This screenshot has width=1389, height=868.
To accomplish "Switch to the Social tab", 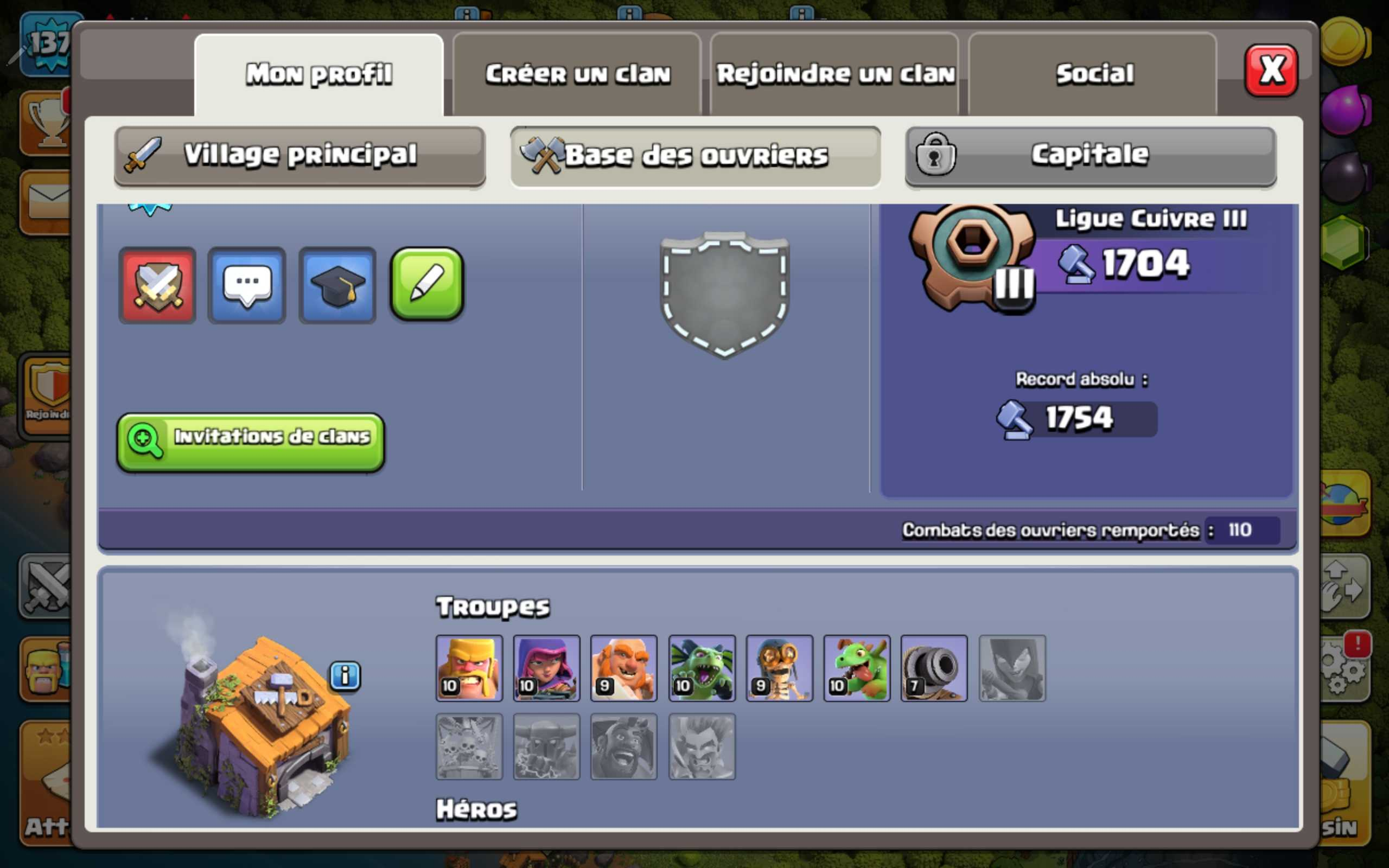I will (x=1093, y=73).
